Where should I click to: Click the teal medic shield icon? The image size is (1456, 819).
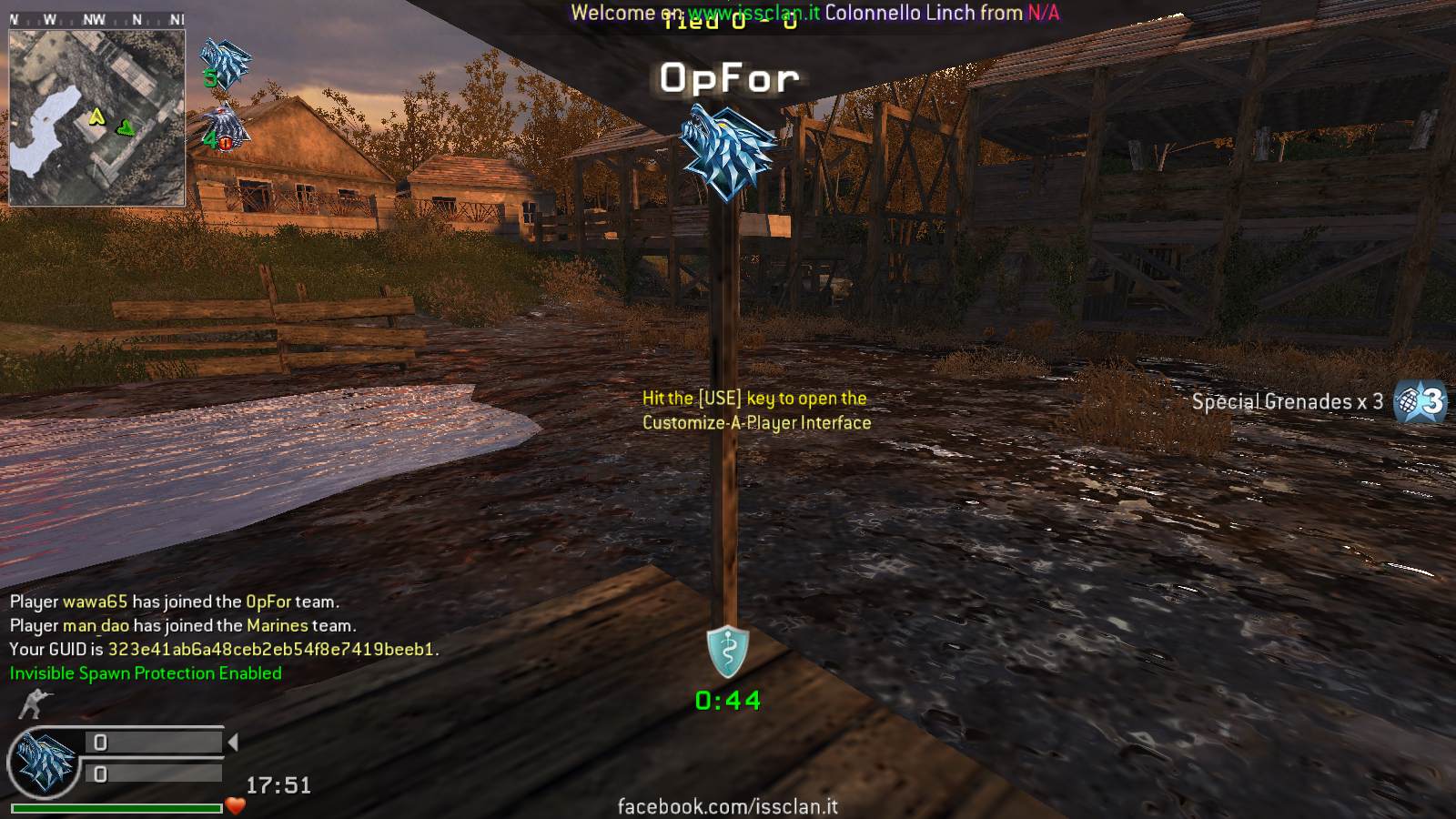click(x=728, y=651)
